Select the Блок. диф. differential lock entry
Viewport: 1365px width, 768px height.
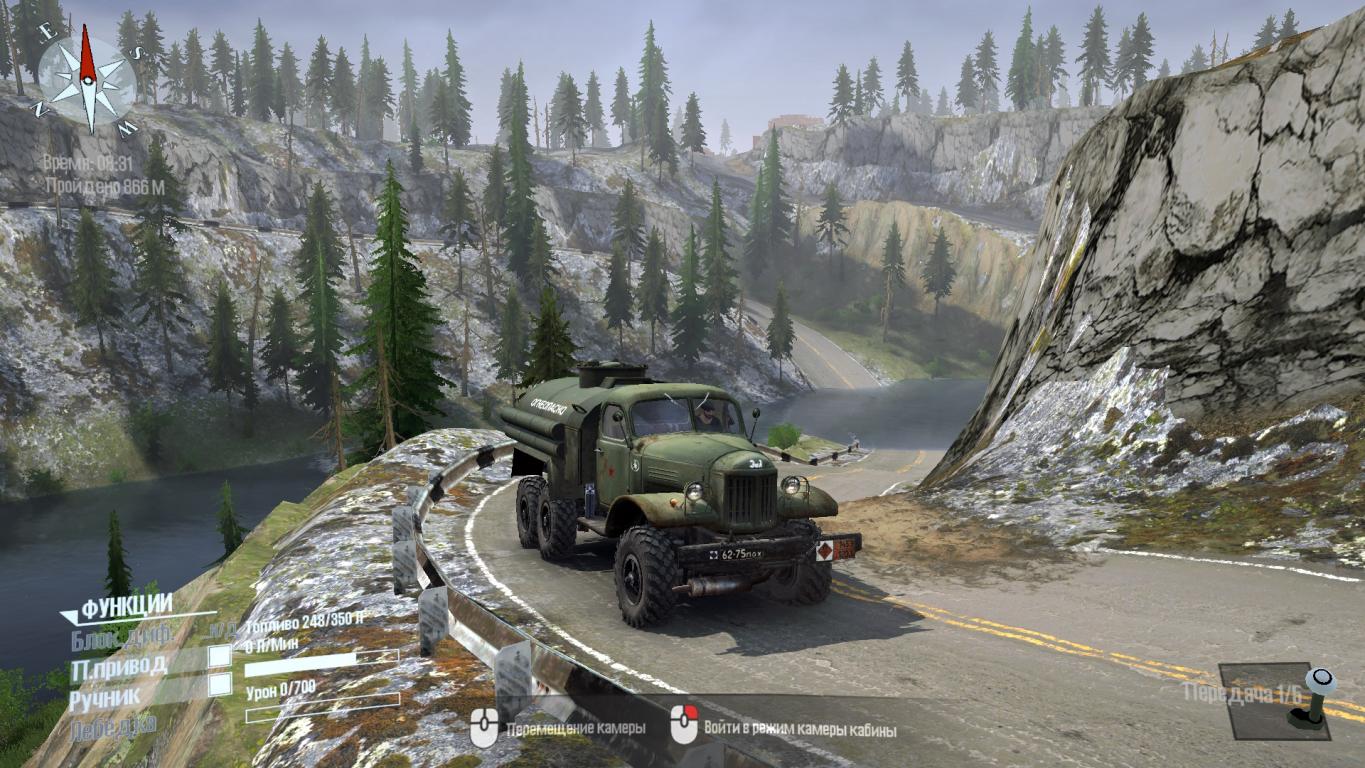coord(121,635)
